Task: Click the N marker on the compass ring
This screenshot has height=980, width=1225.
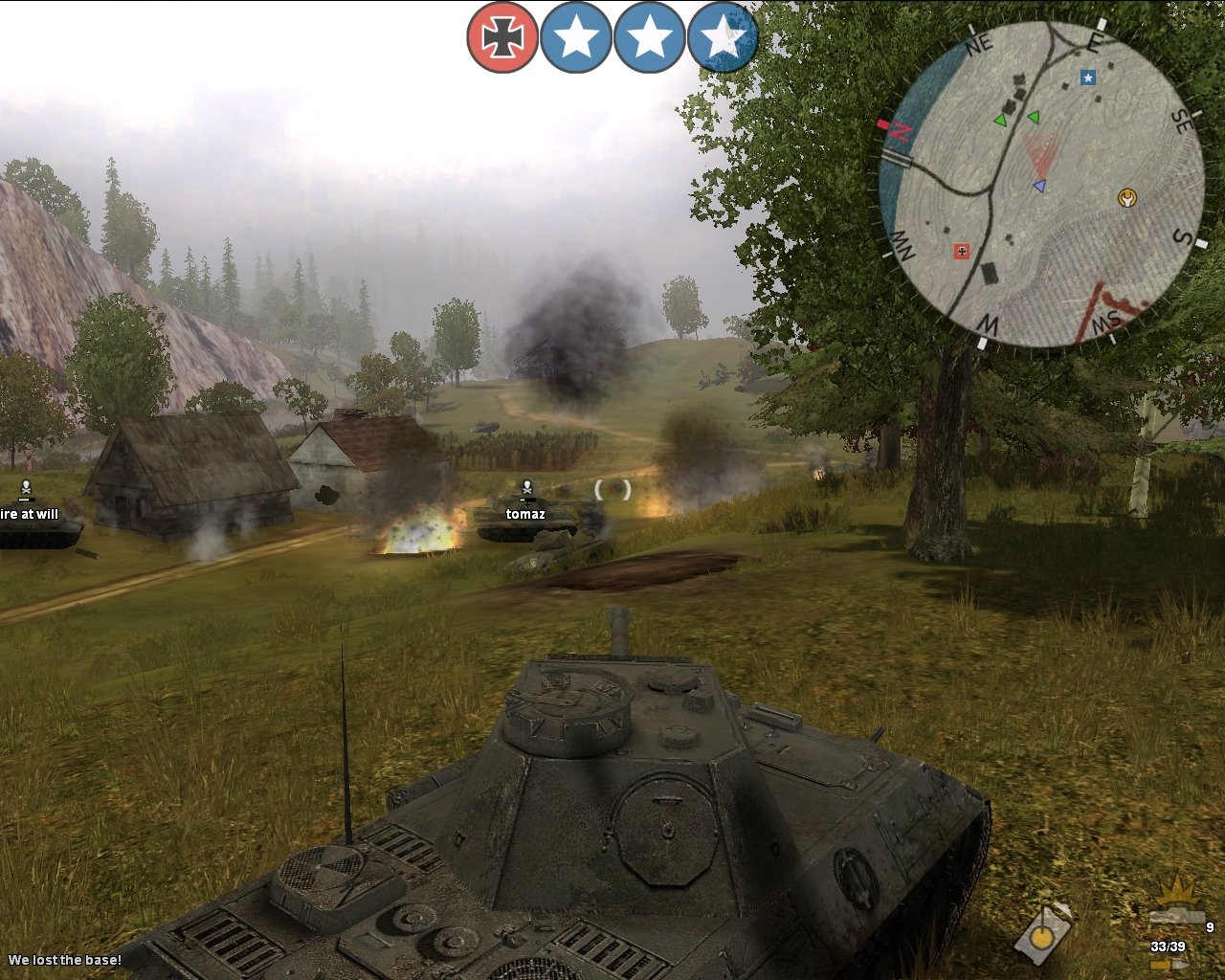Action: tap(900, 131)
